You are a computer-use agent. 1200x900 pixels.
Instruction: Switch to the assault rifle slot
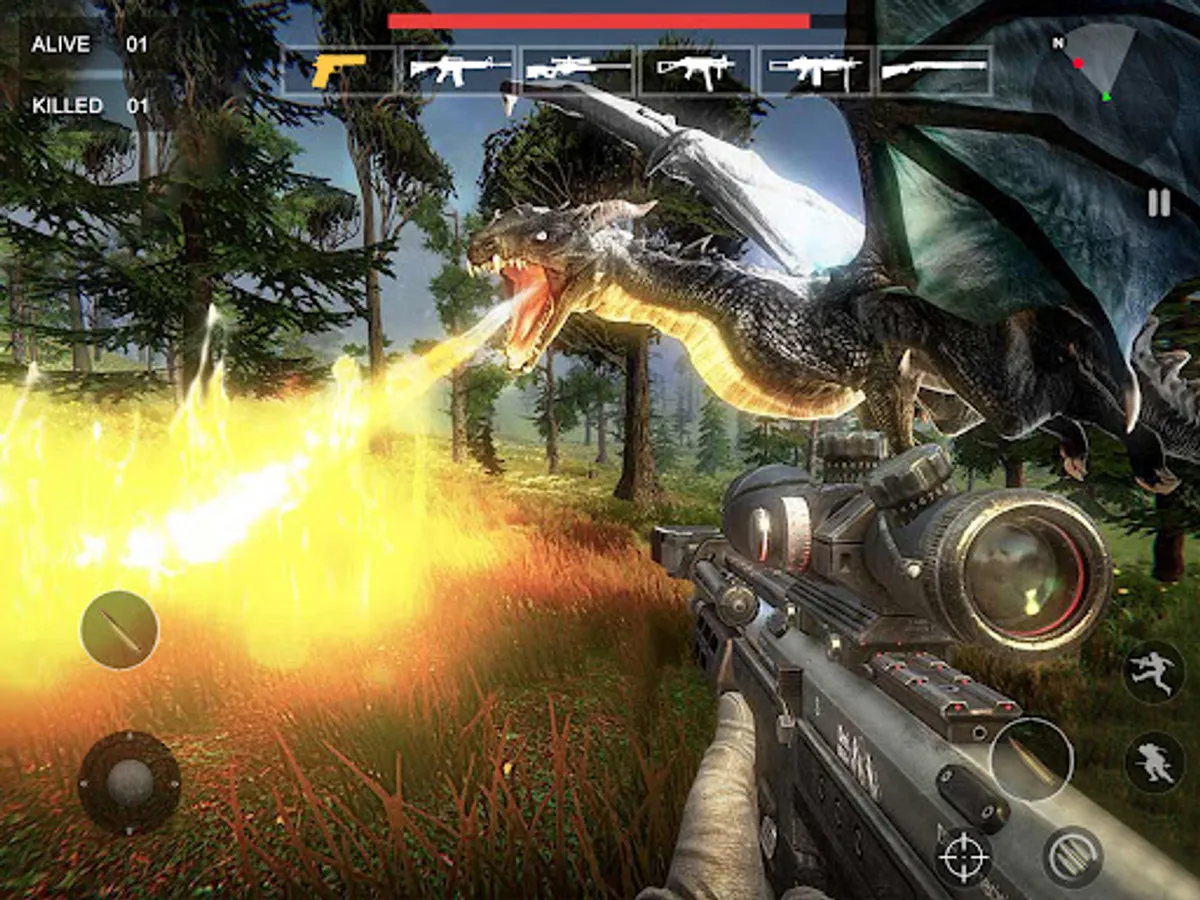458,70
